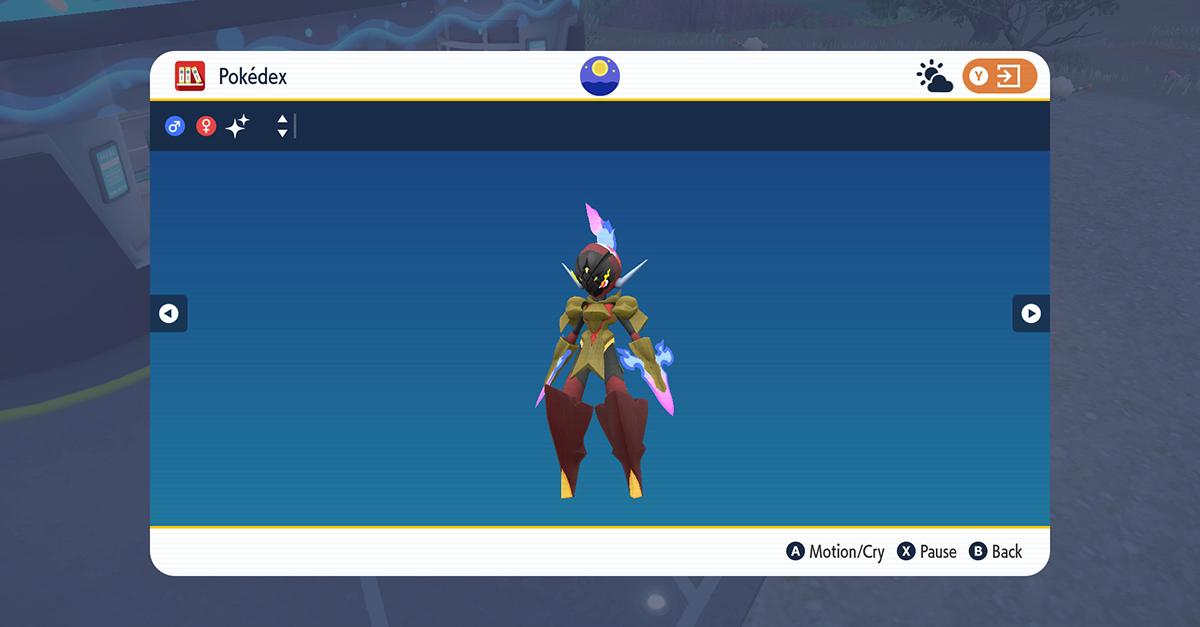Viewport: 1200px width, 627px height.
Task: Click the orange exit button
Action: click(999, 77)
